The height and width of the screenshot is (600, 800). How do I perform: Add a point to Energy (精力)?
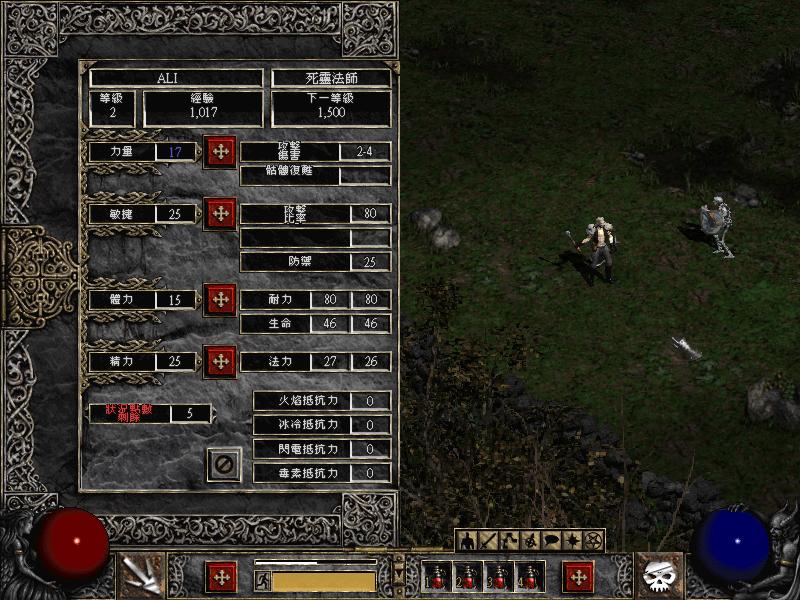pyautogui.click(x=220, y=360)
